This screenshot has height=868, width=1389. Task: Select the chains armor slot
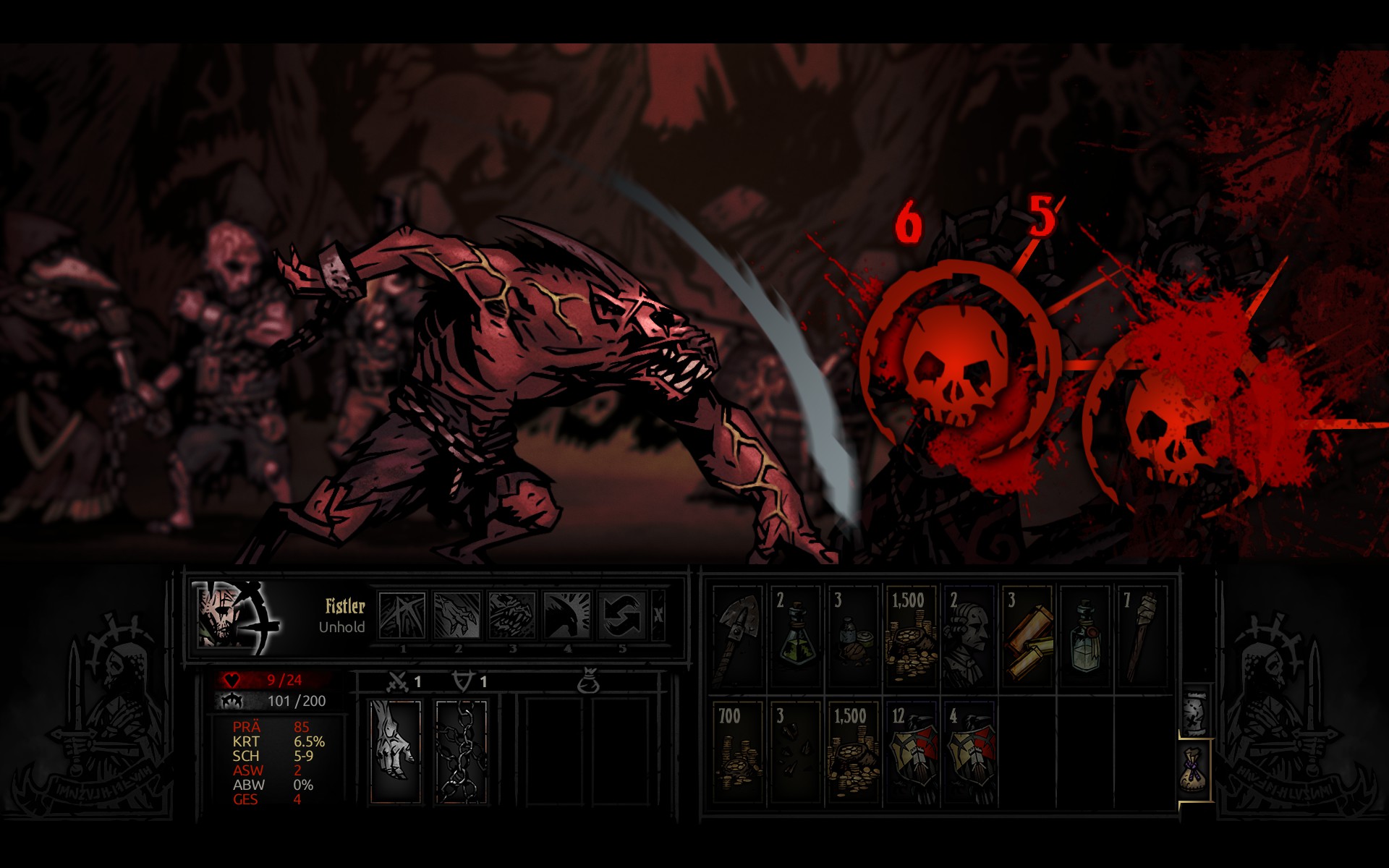click(462, 750)
